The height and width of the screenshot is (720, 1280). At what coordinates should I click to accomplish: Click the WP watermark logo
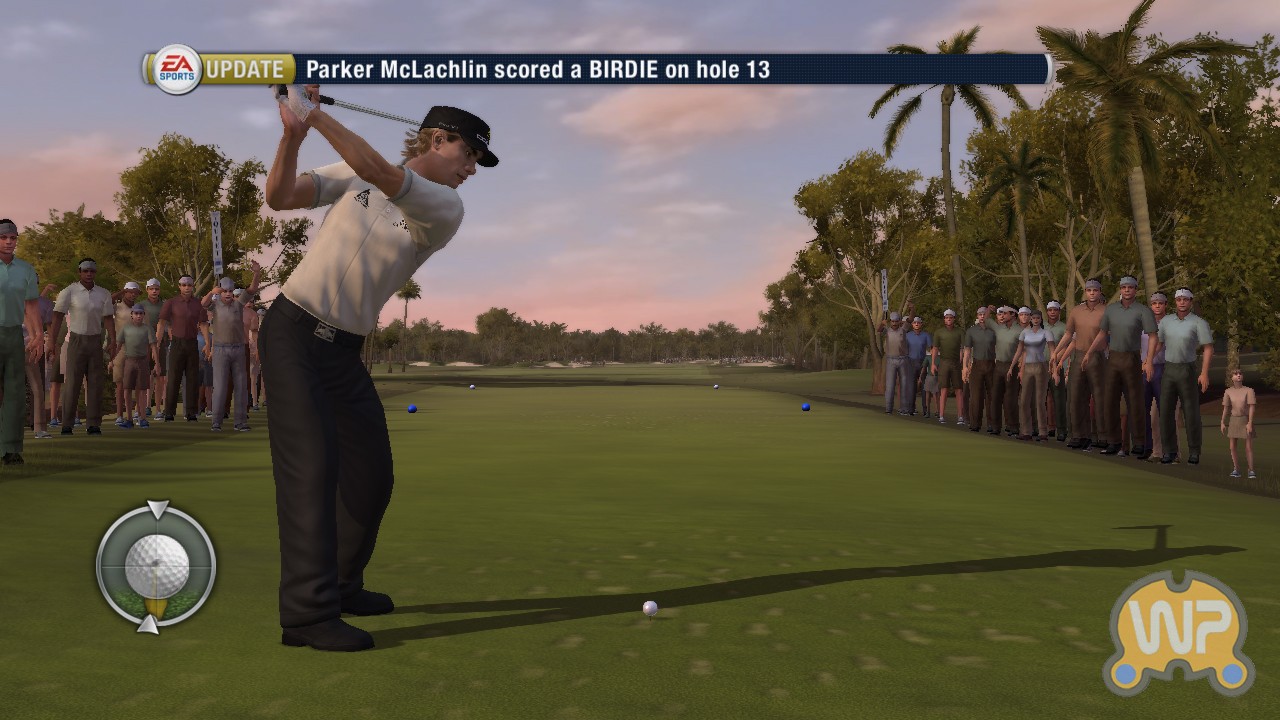point(1179,633)
